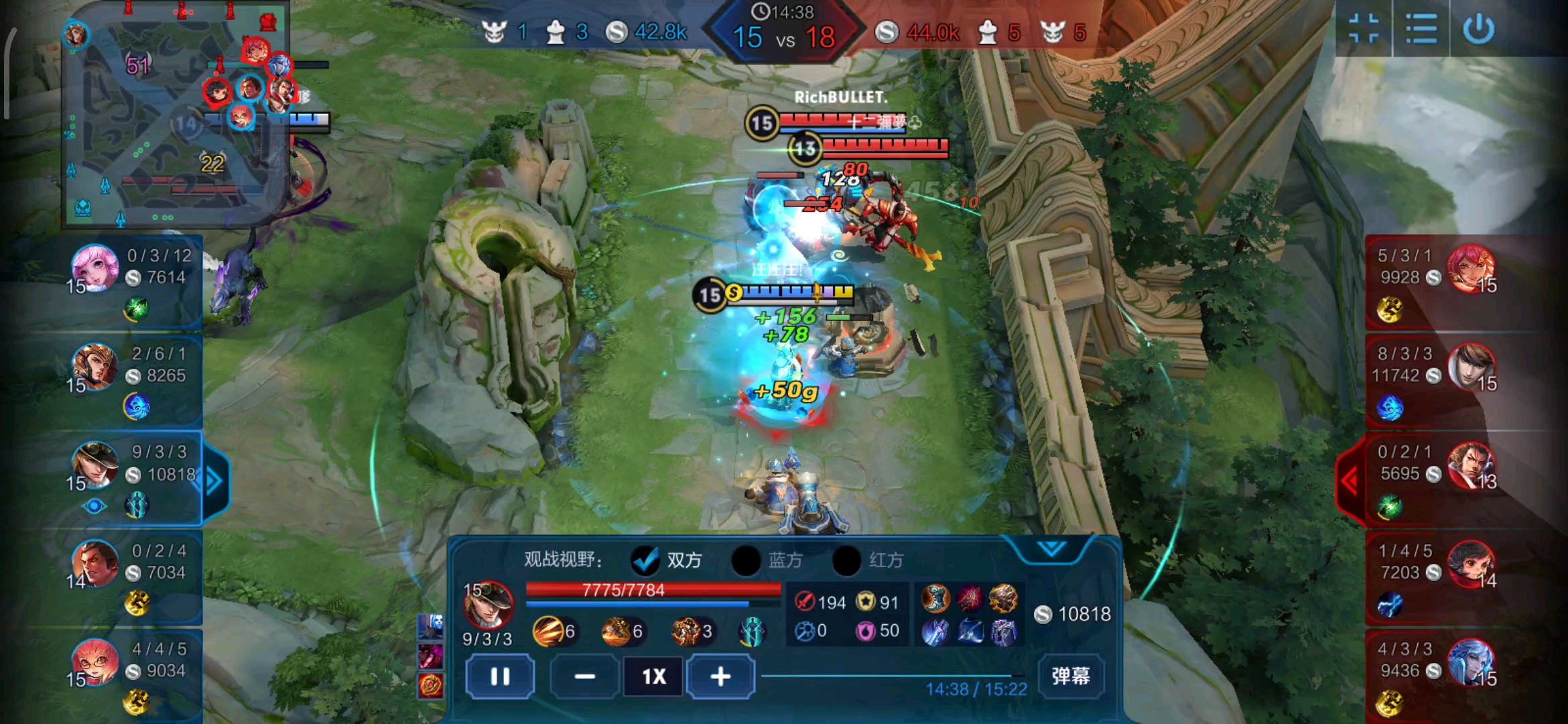
Task: Click the shrink-screen corner brackets icon
Action: 1364,29
